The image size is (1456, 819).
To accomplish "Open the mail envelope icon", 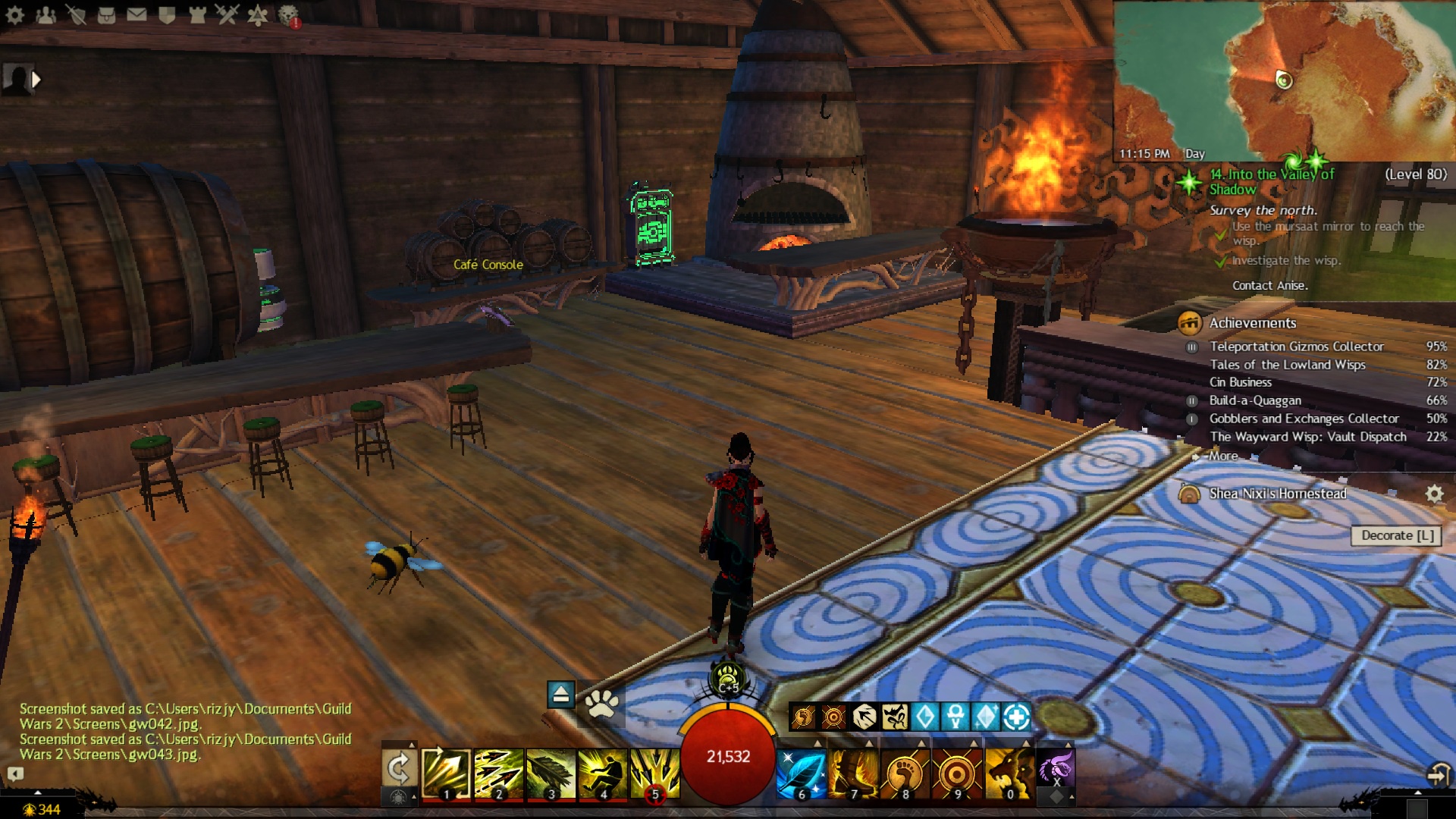I will 136,14.
